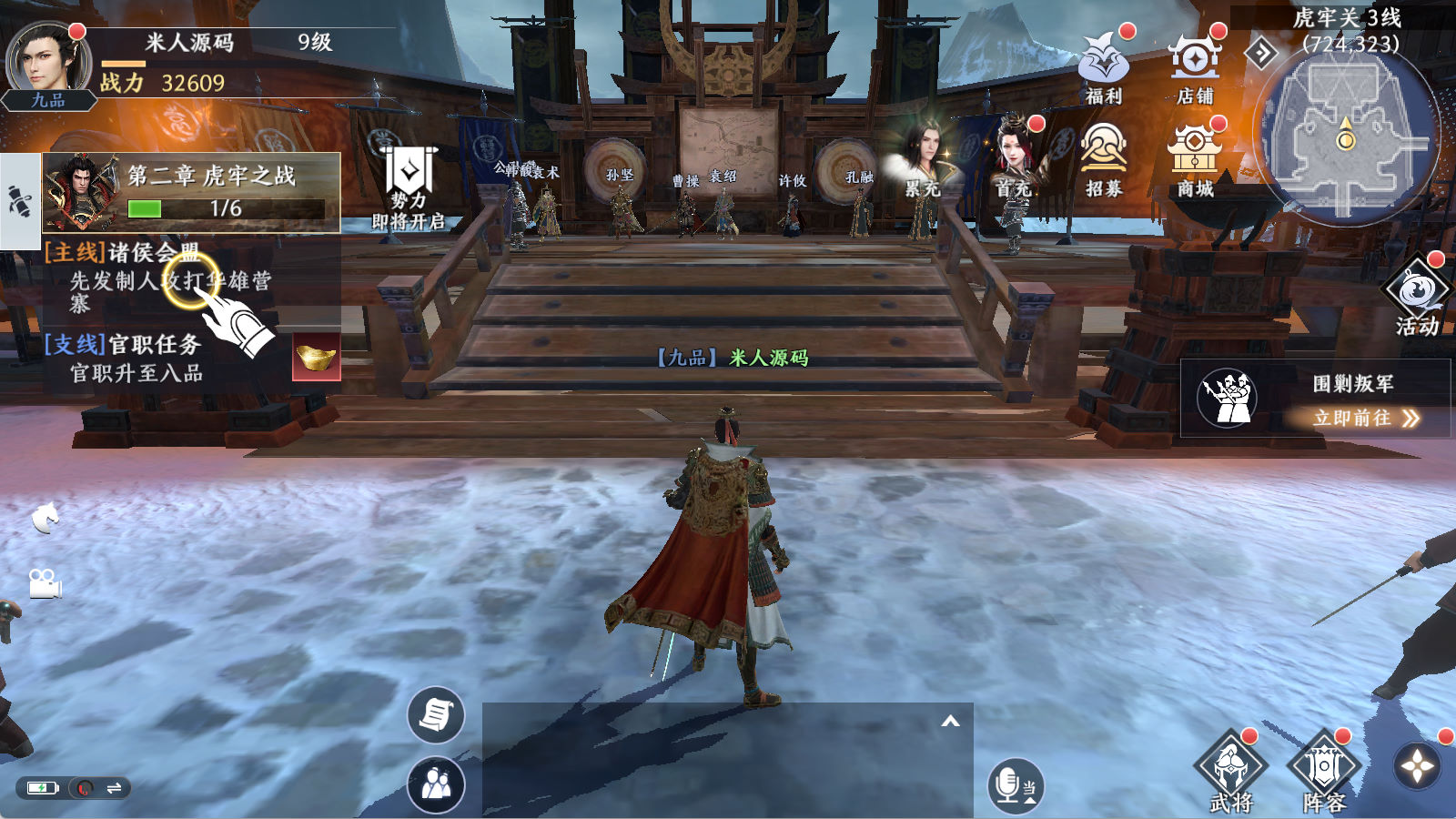This screenshot has height=819, width=1456.
Task: Open the scroll quest log button
Action: [x=435, y=715]
